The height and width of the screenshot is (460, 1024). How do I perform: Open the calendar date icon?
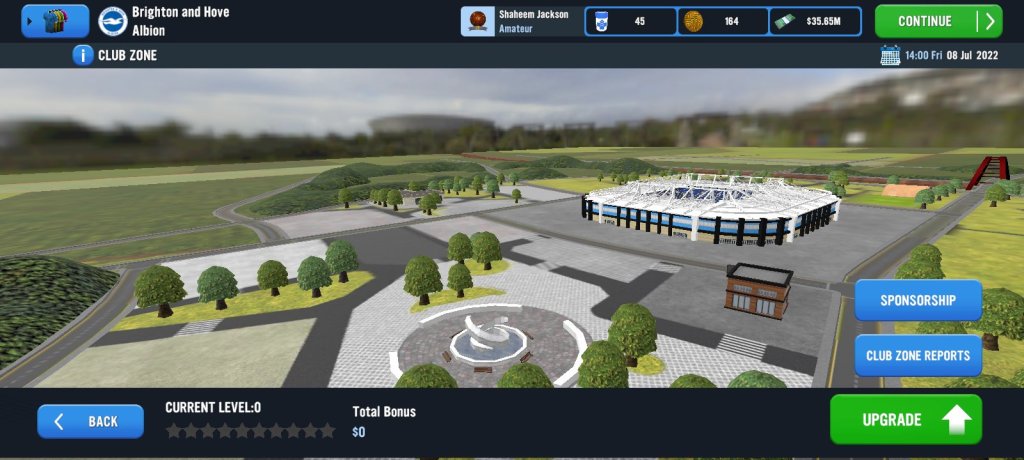(x=890, y=55)
